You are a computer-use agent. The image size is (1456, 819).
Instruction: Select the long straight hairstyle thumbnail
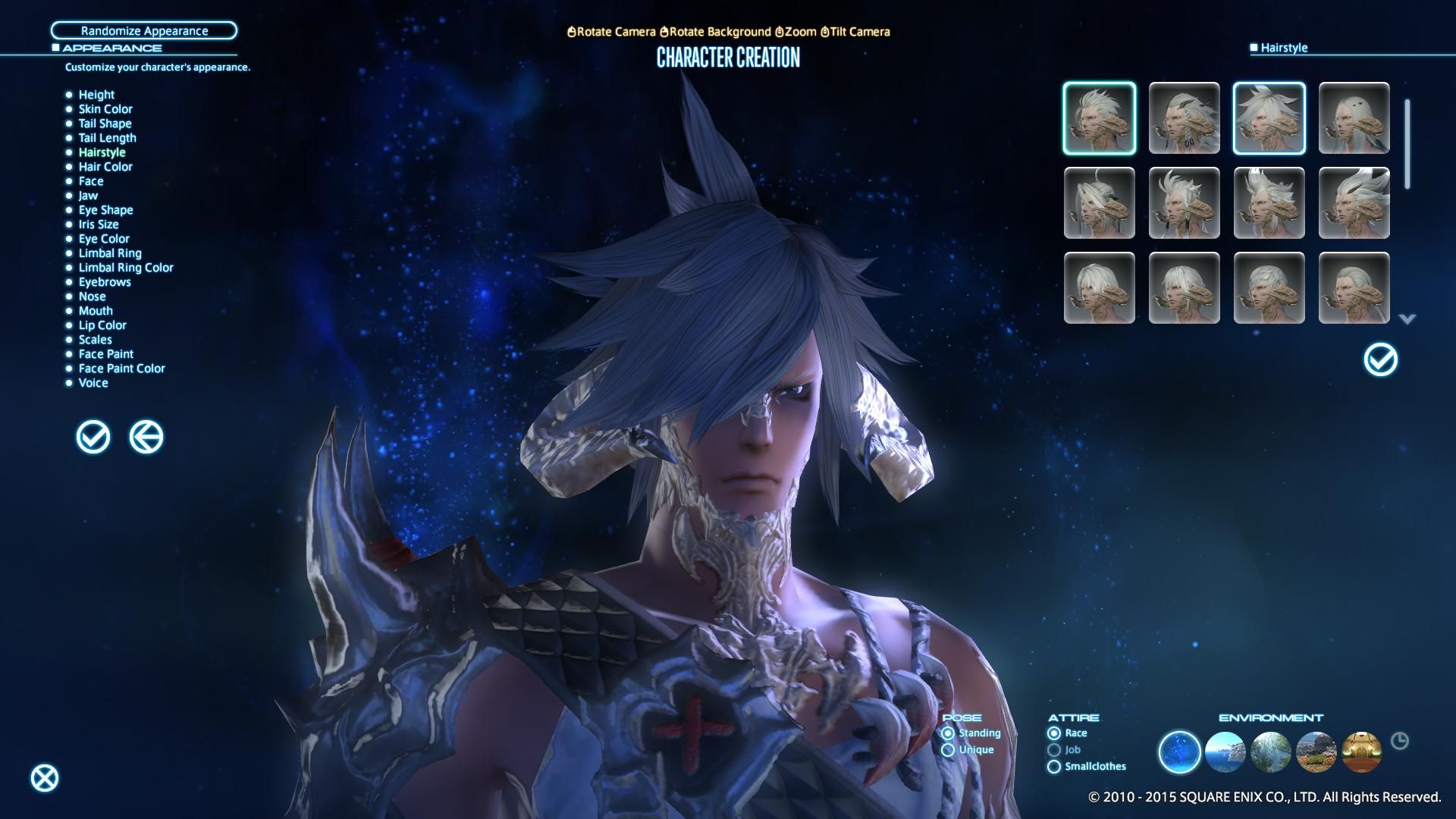[x=1354, y=118]
